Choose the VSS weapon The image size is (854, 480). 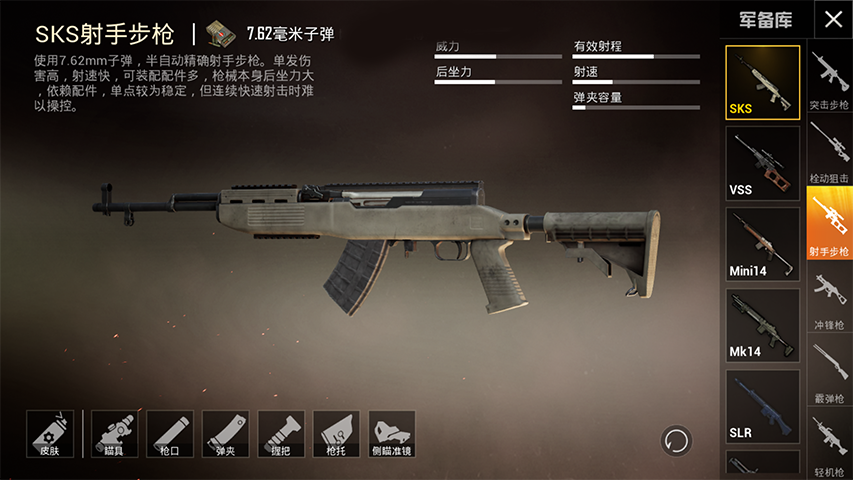pyautogui.click(x=762, y=163)
